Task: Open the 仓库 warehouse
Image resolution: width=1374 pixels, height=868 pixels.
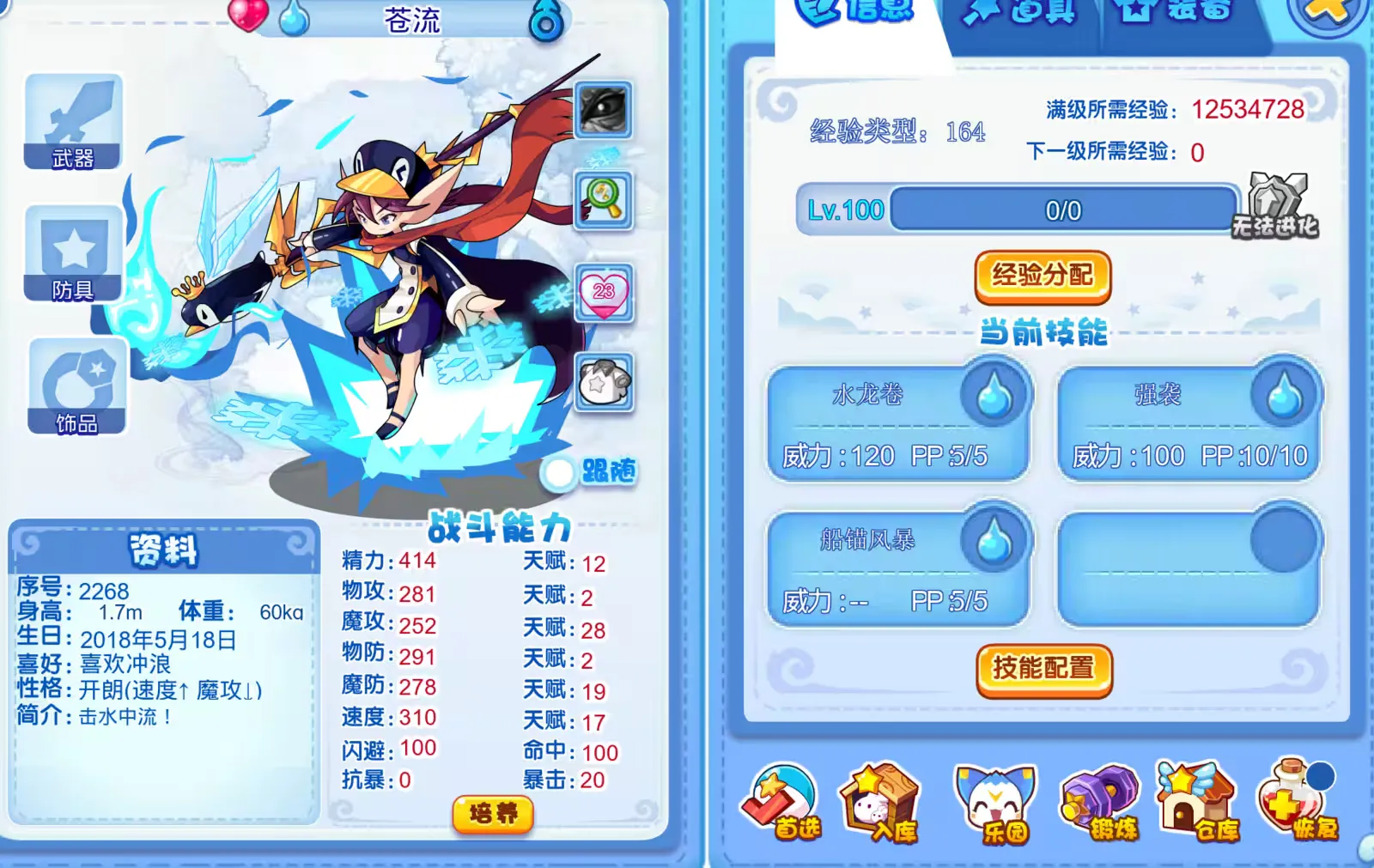Action: [1198, 803]
